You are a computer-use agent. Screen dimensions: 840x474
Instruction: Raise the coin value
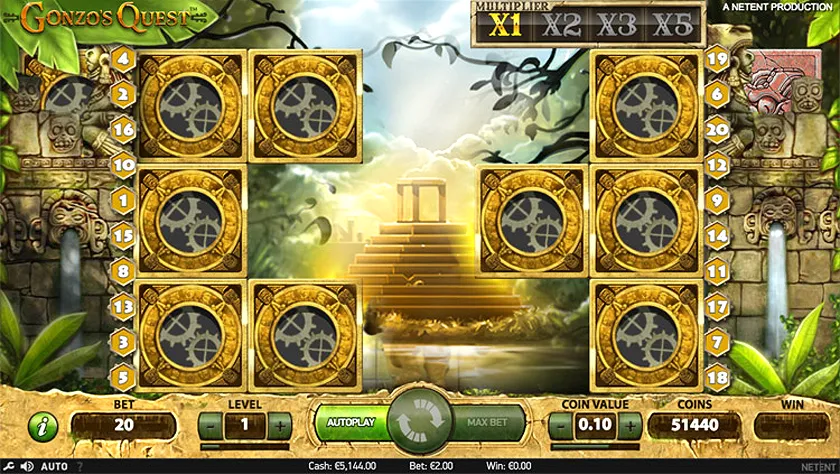pyautogui.click(x=628, y=425)
